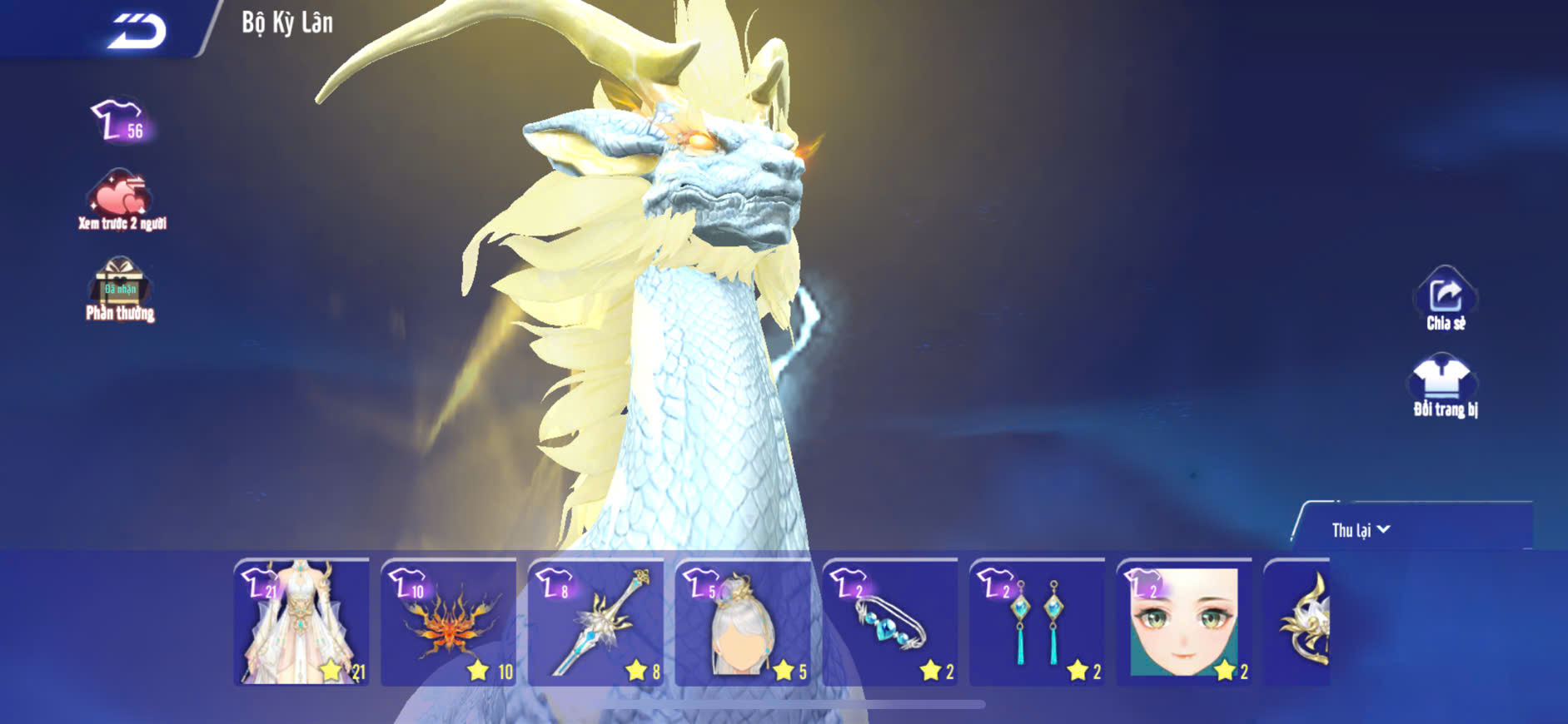The height and width of the screenshot is (724, 1568).
Task: Tap the Đổi trang bị button
Action: pos(1445,386)
